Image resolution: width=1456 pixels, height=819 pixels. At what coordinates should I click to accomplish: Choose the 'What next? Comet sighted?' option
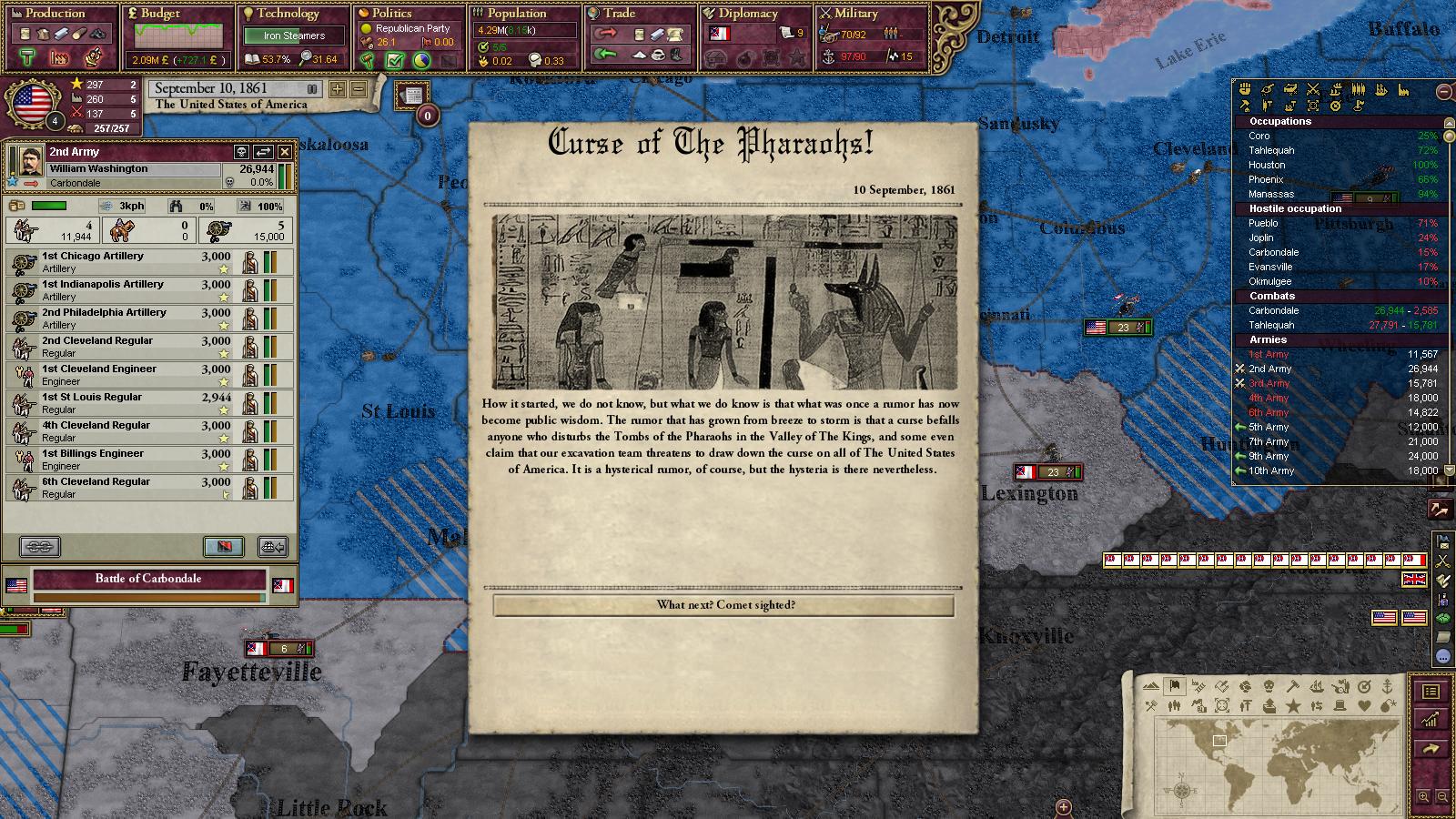click(724, 605)
